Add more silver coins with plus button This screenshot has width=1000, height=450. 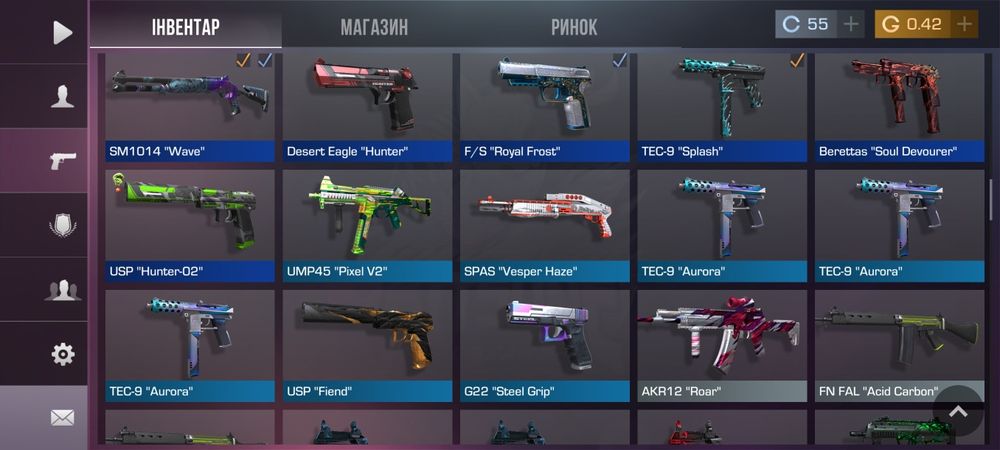click(x=851, y=24)
